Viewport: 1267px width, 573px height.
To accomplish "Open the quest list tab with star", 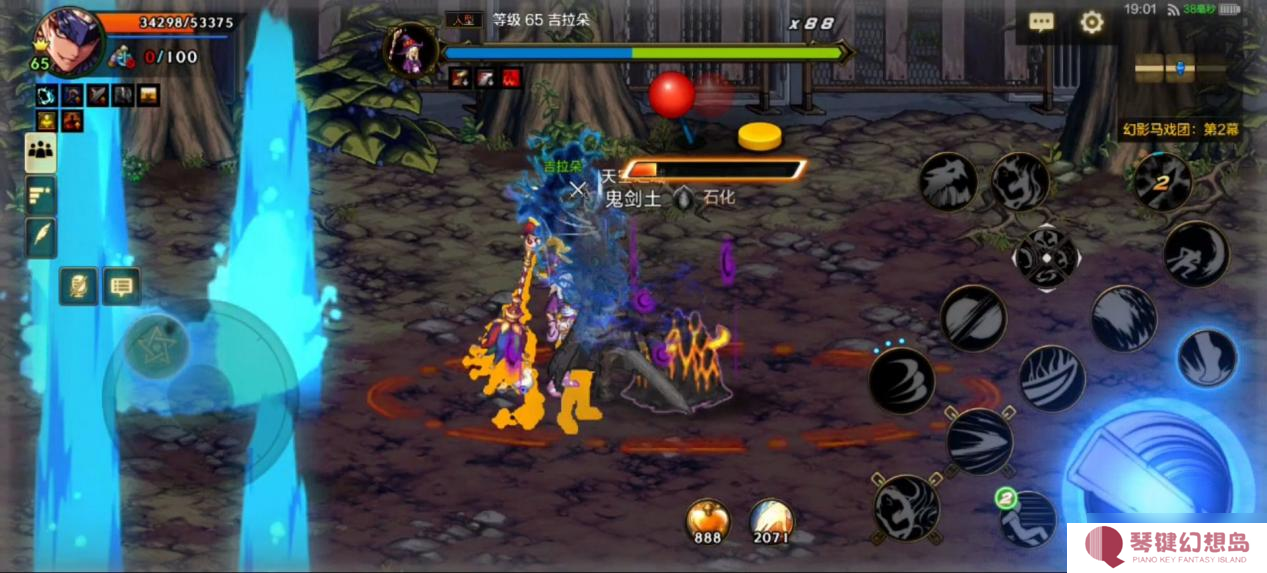I will (41, 196).
